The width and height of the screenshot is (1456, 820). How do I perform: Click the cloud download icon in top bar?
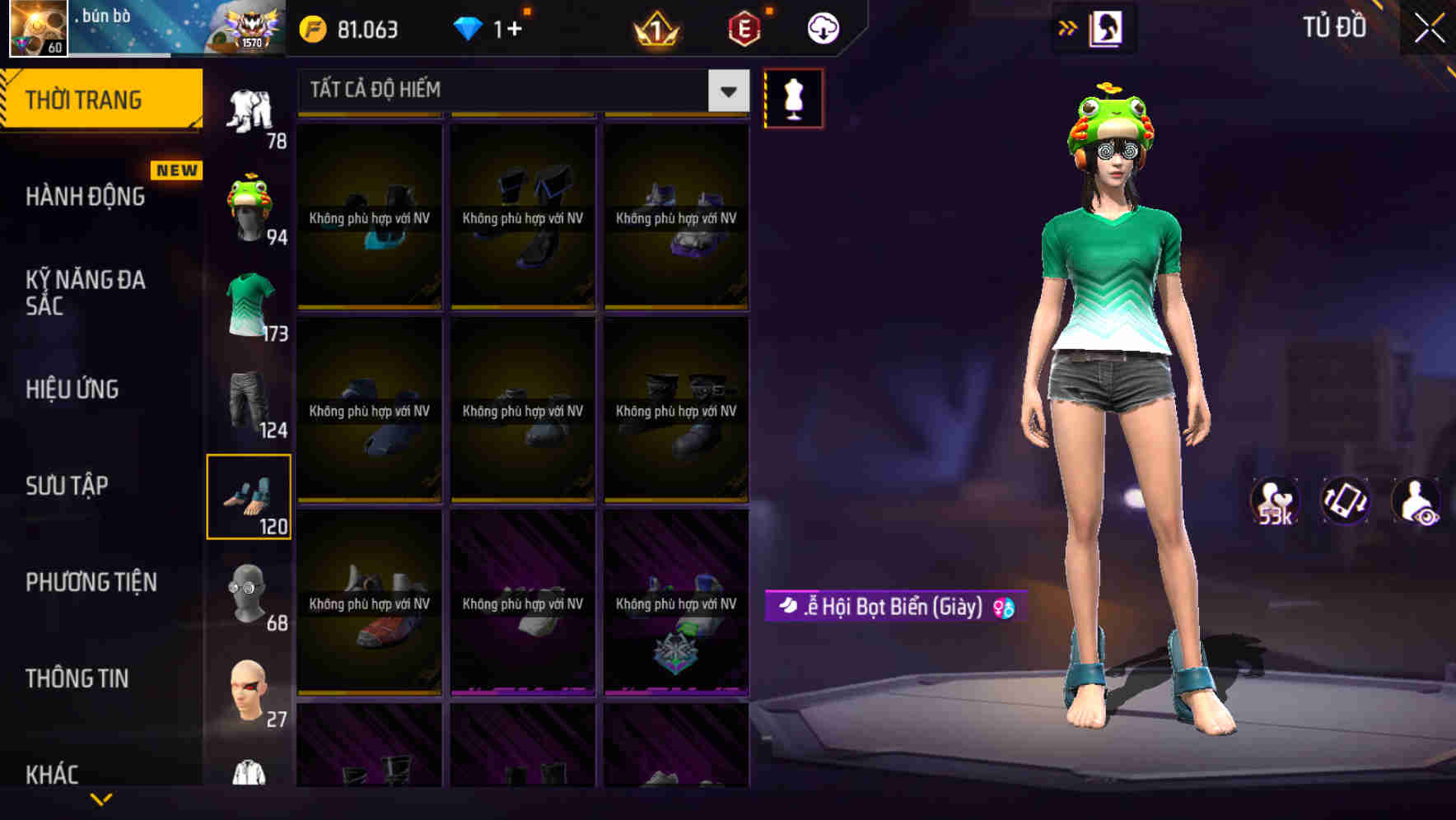tap(821, 27)
